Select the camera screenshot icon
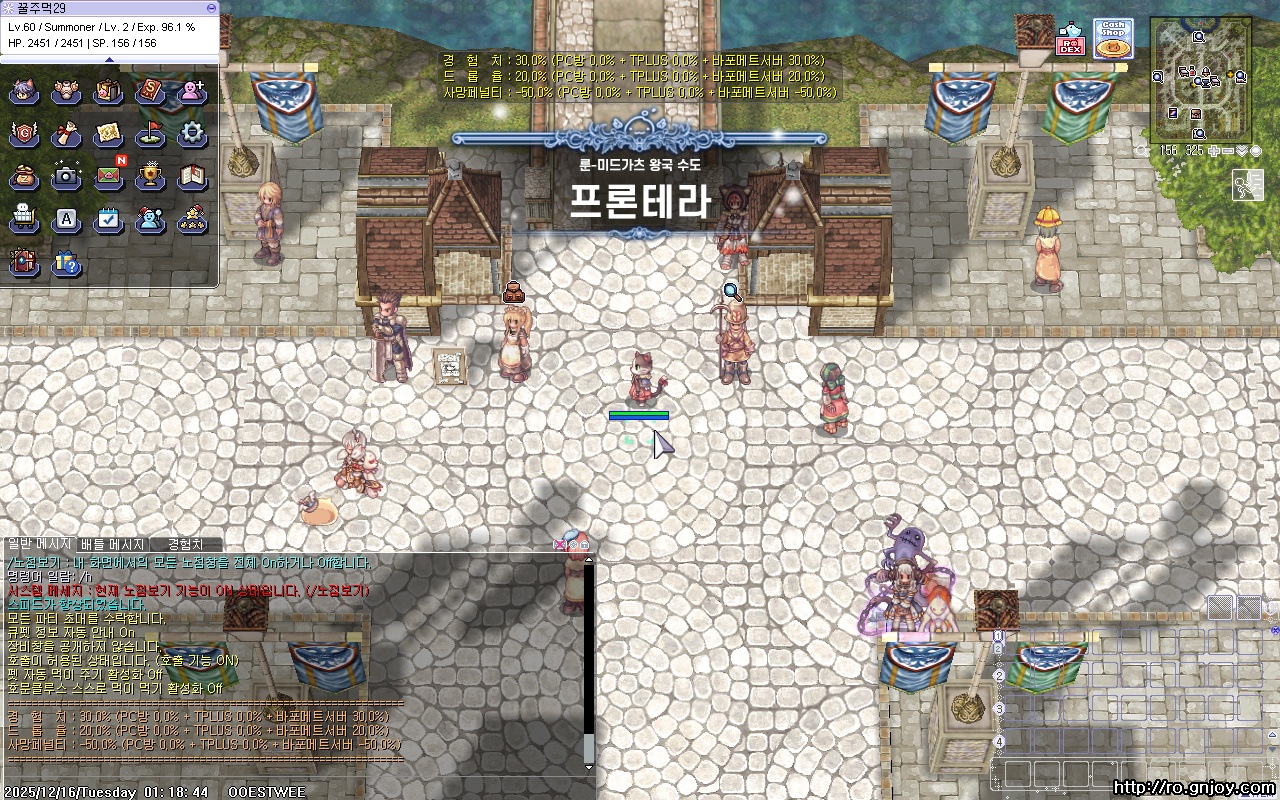The width and height of the screenshot is (1280, 800). coord(66,175)
